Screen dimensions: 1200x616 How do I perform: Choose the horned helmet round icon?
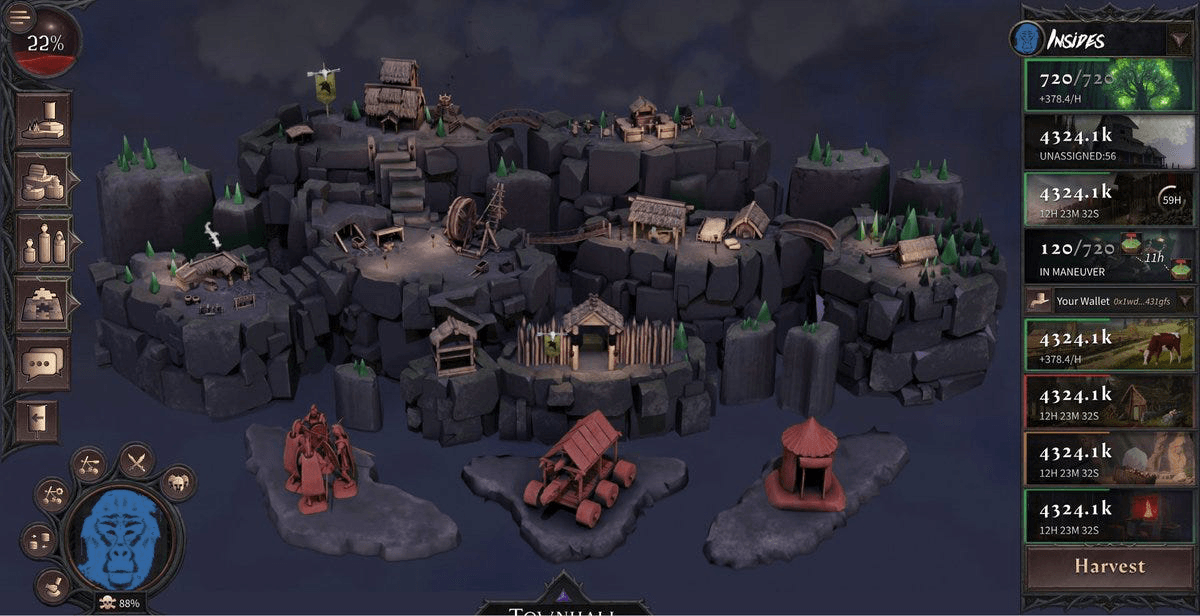tap(177, 483)
